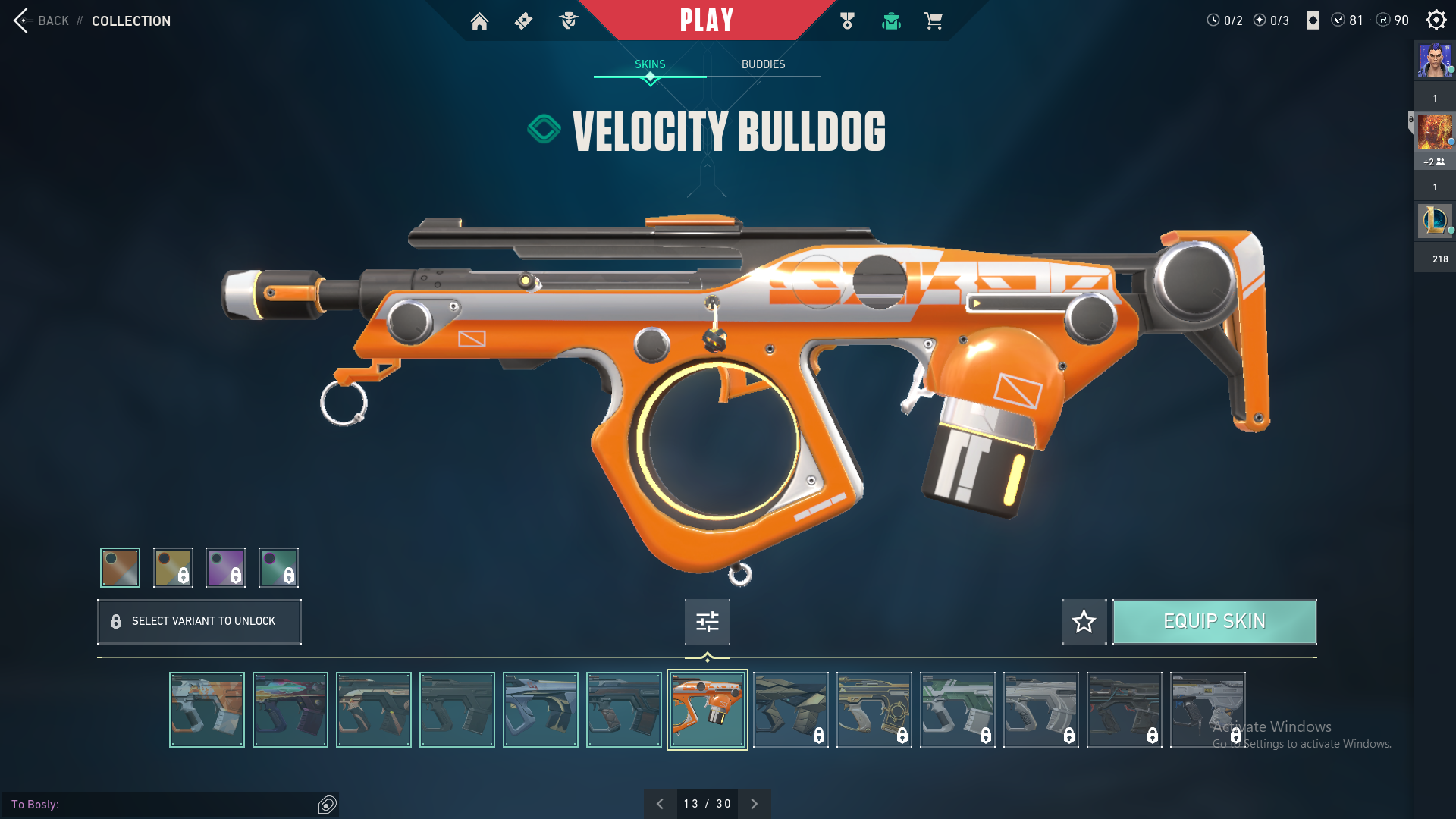Select the Skins tab
The height and width of the screenshot is (819, 1456).
[650, 64]
